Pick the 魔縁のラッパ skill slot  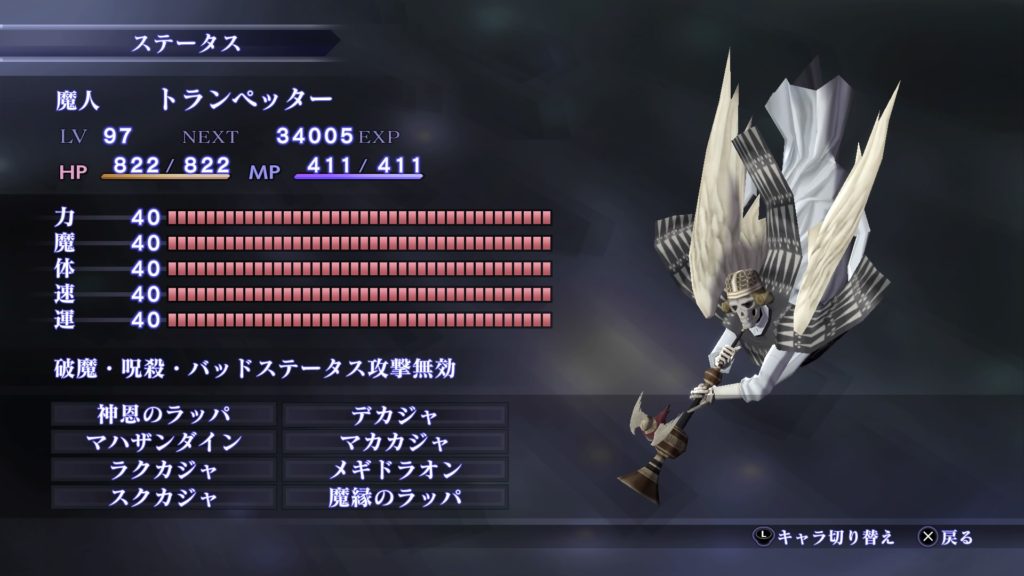coord(396,497)
